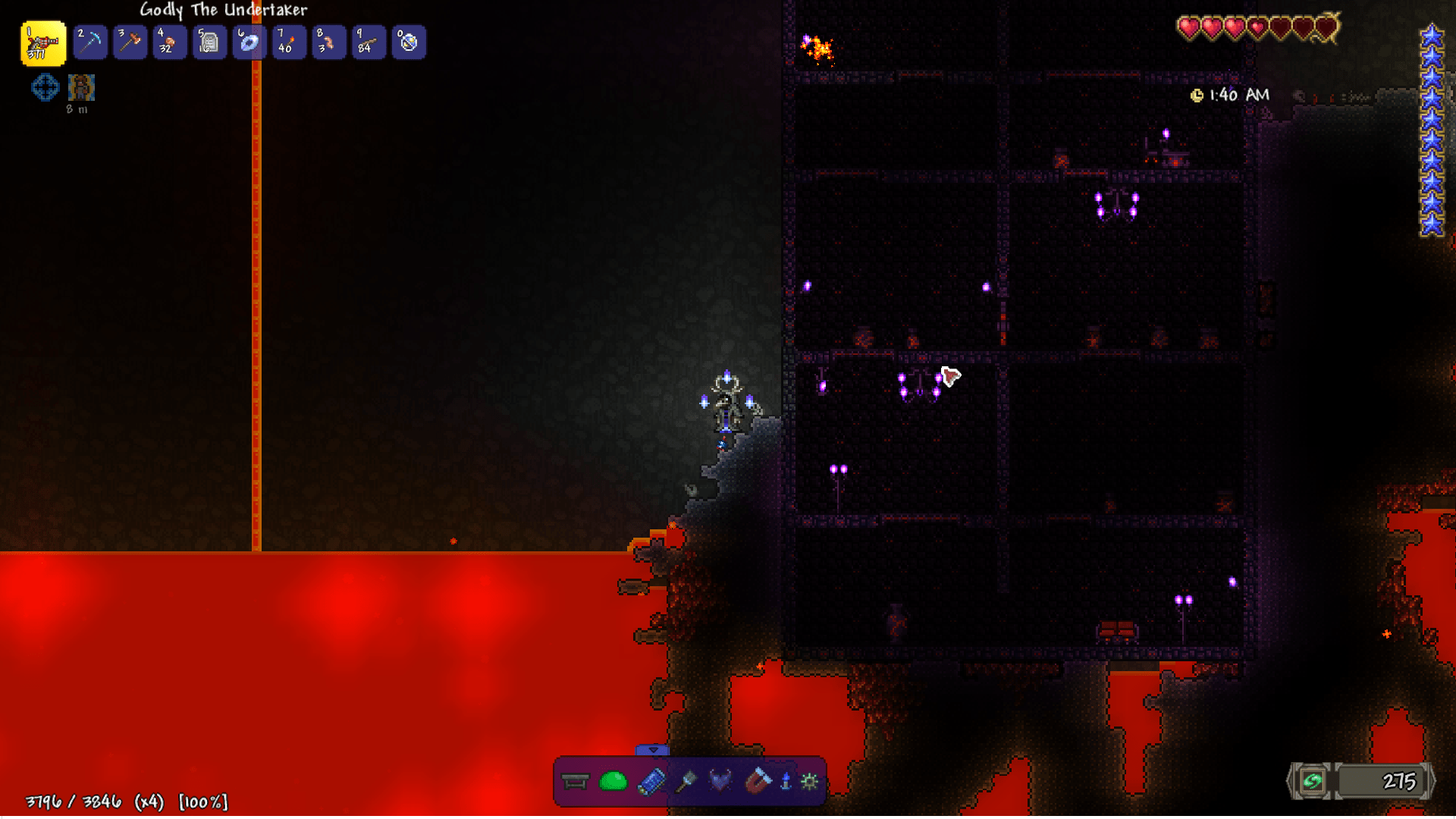Select the shimmering item in hotbar slot 6

(x=249, y=42)
